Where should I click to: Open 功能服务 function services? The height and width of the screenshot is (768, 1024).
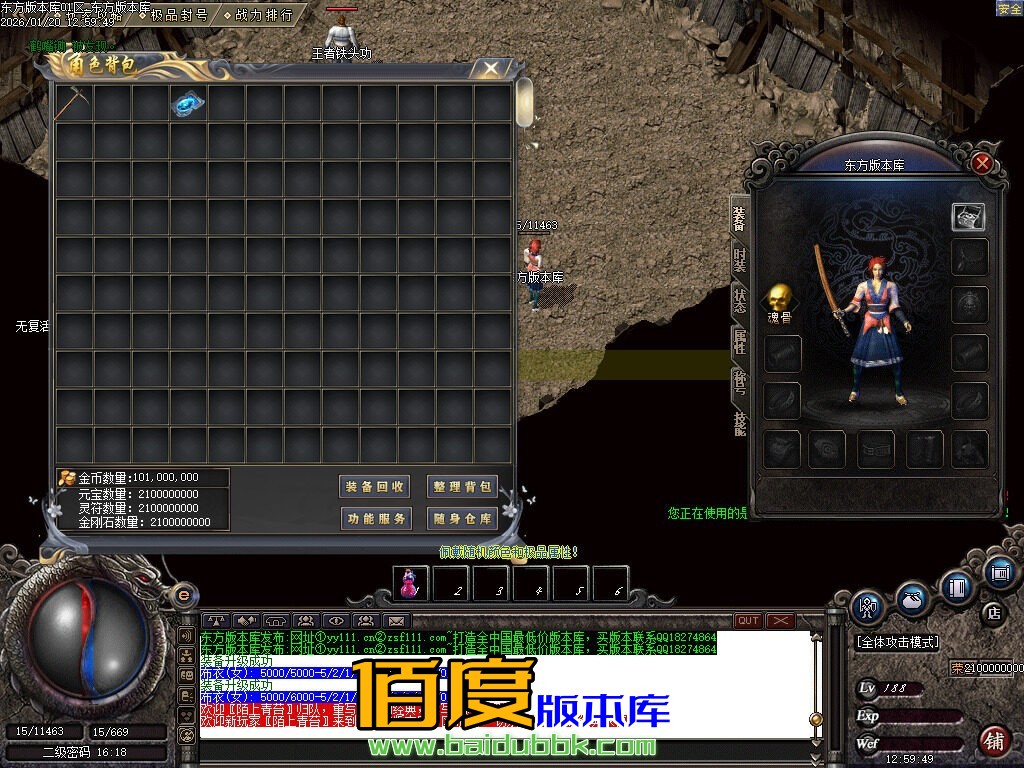pyautogui.click(x=375, y=519)
